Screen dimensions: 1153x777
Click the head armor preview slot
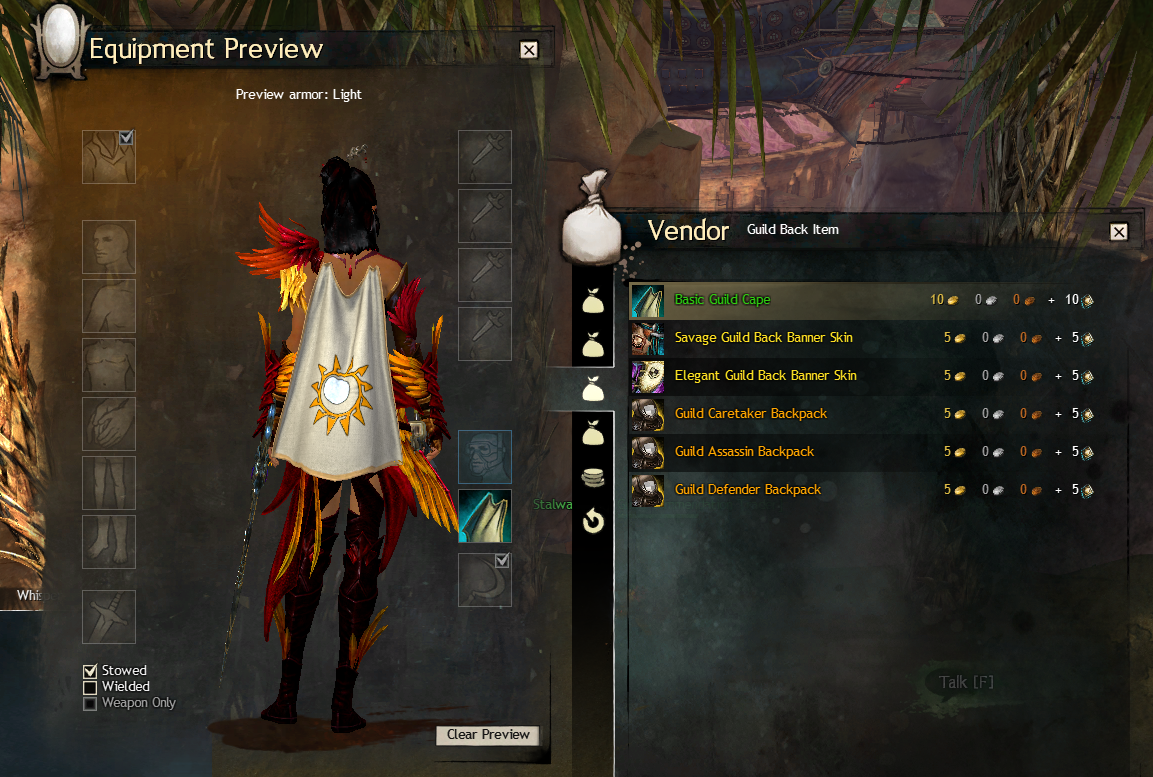(x=109, y=247)
